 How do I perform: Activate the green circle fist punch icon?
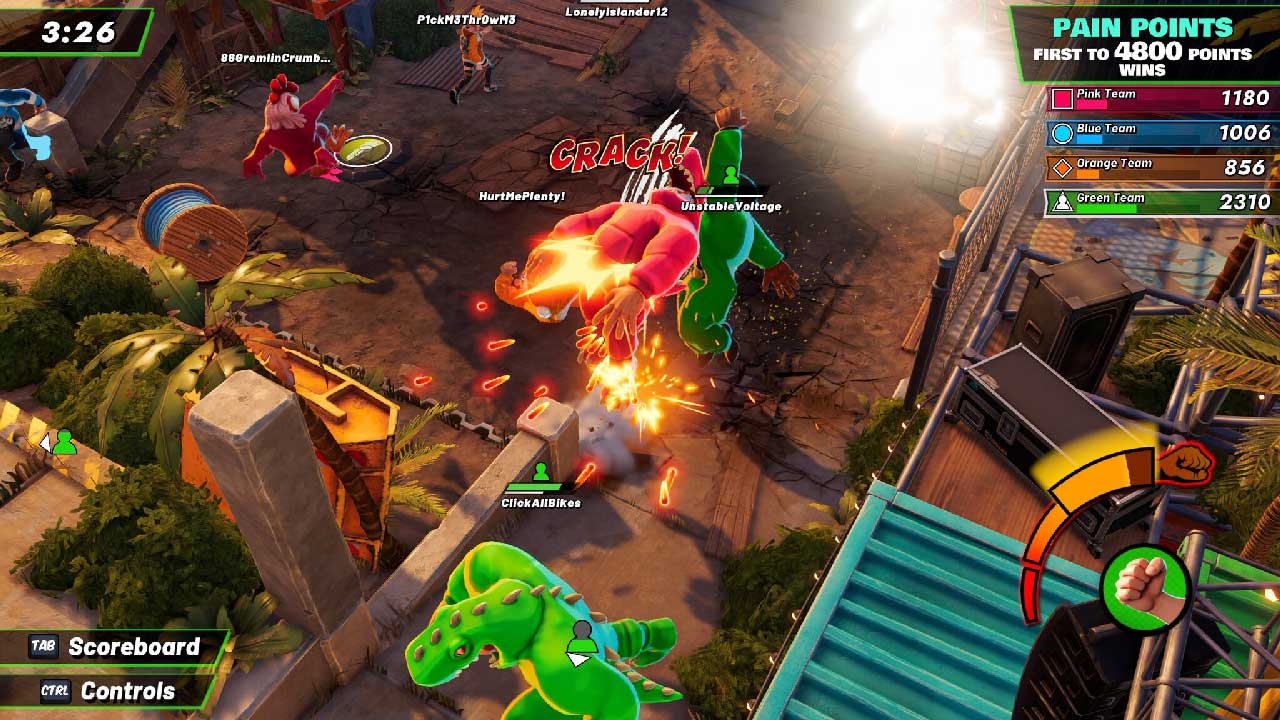click(x=1144, y=588)
